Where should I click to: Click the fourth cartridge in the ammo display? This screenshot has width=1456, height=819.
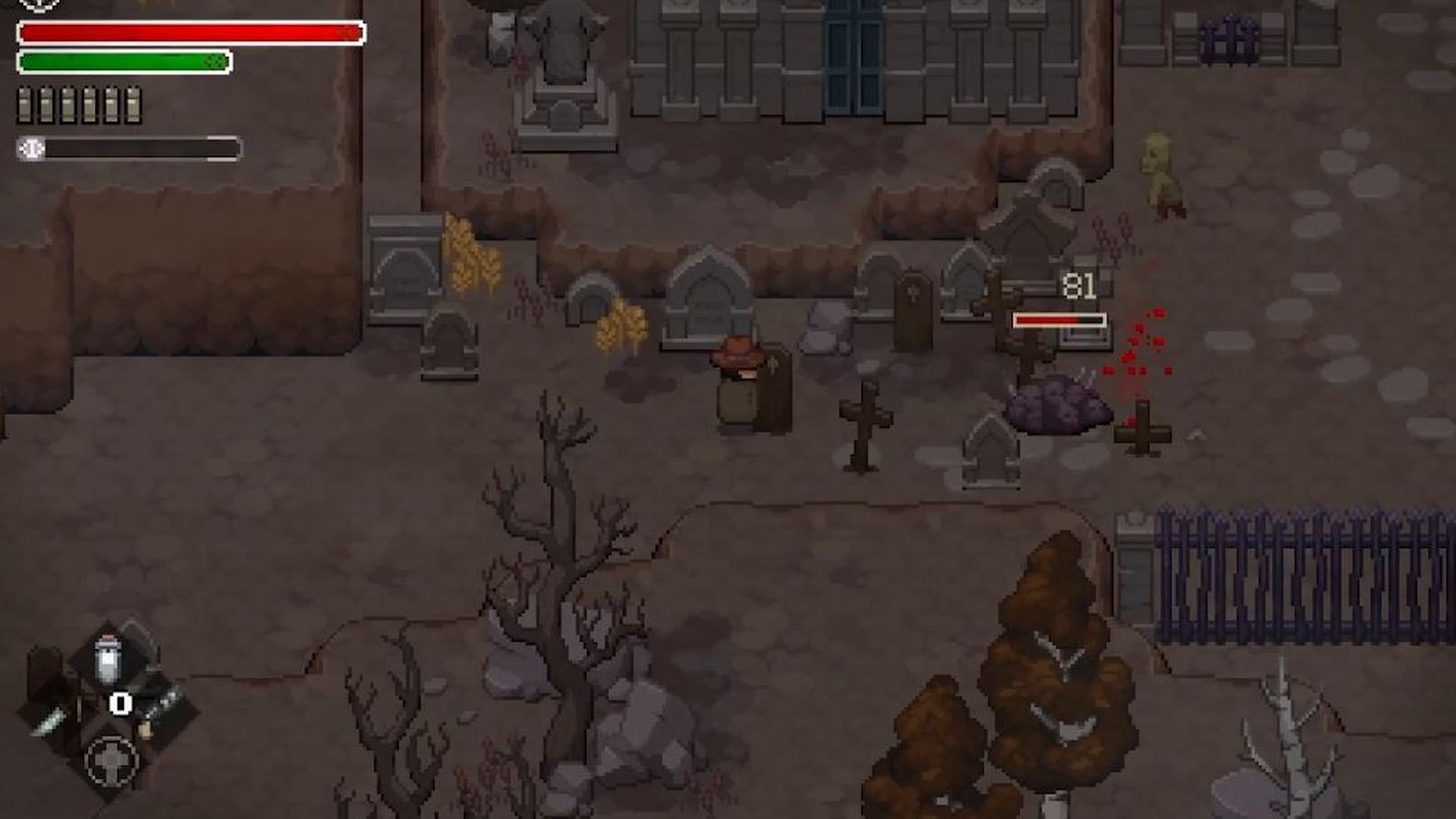coord(89,106)
